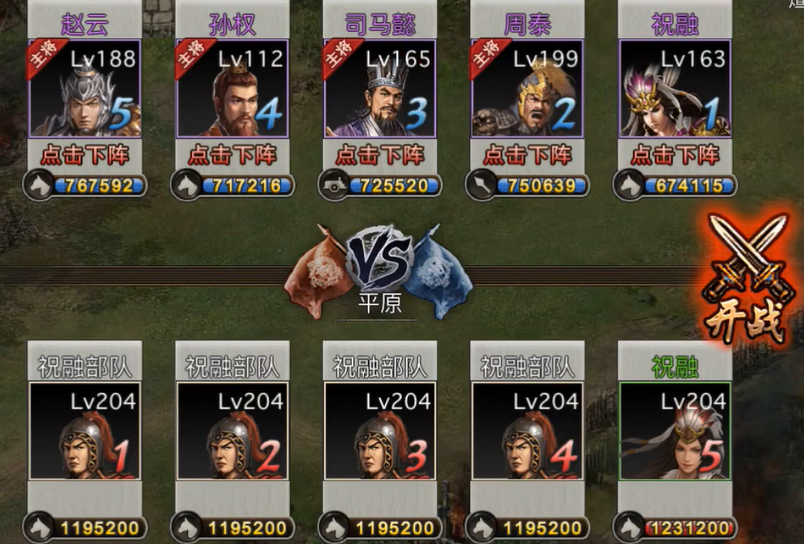
Task: Remove 周泰 from the formation
Action: pos(527,155)
